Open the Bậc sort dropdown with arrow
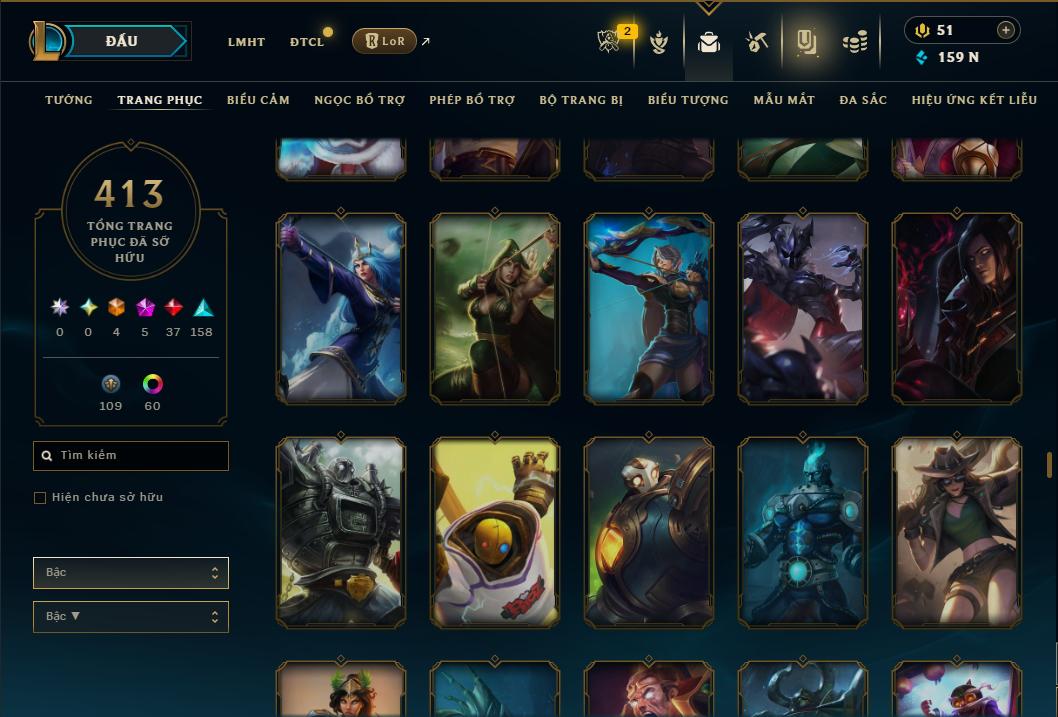Screen dimensions: 1058x717 click(x=131, y=617)
